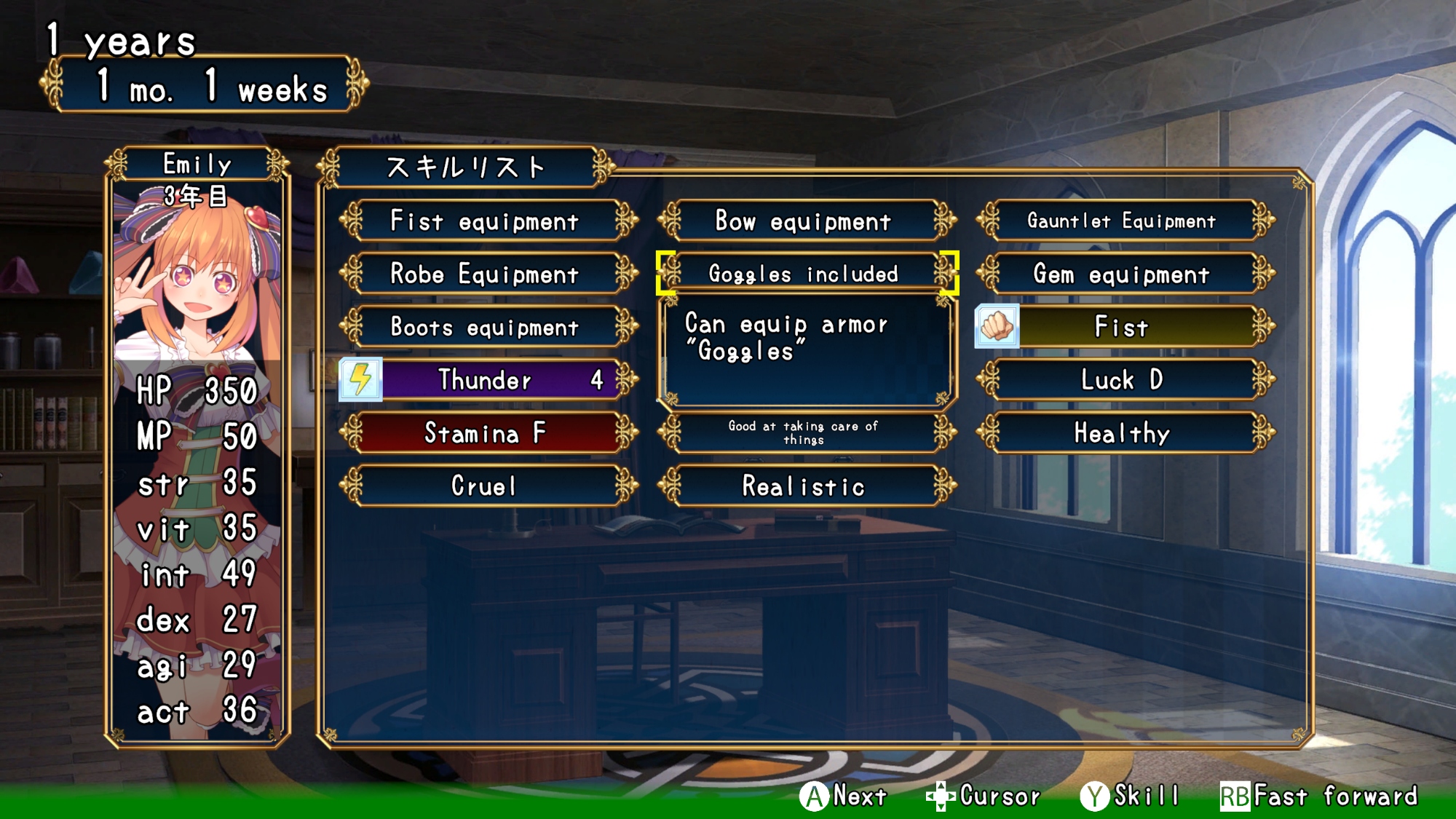The height and width of the screenshot is (819, 1456).
Task: Select the Boots equipment skill
Action: [x=485, y=328]
